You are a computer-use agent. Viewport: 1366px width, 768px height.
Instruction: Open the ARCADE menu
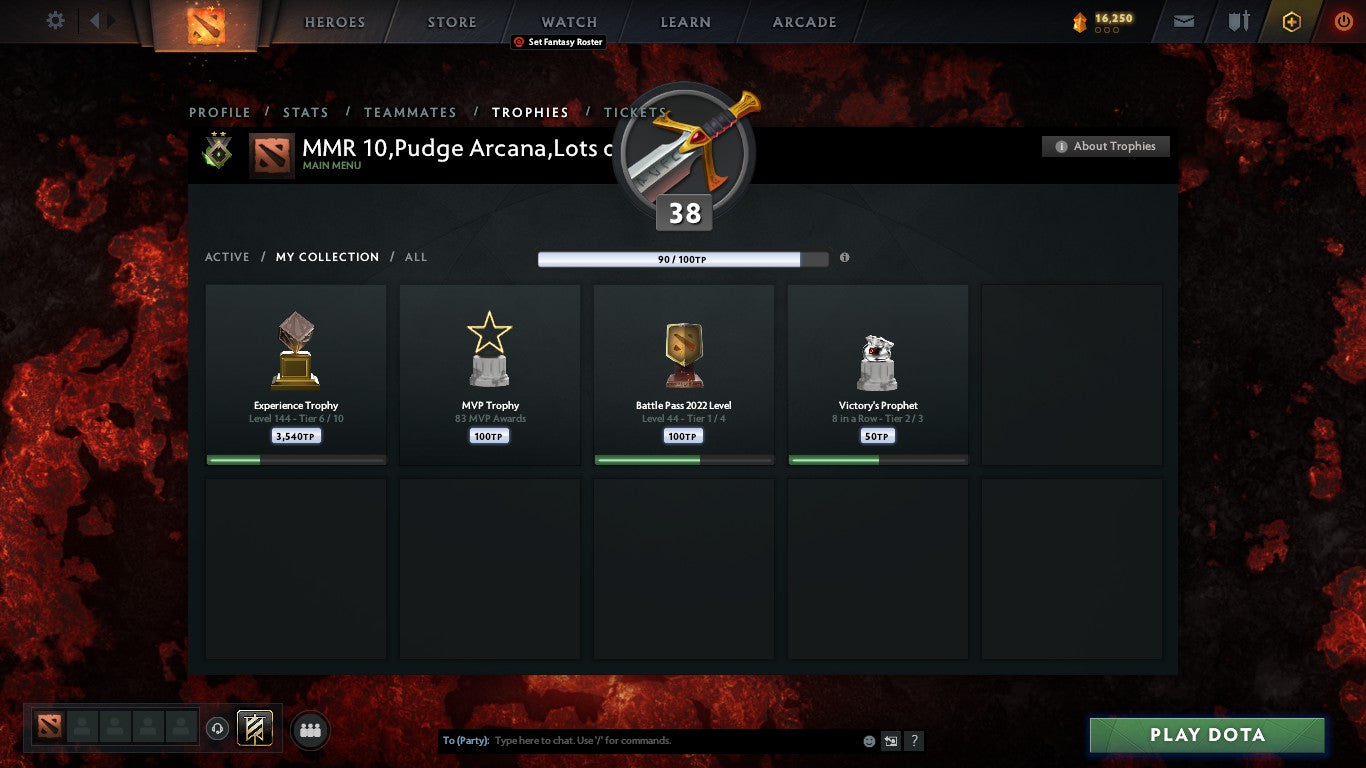[803, 21]
